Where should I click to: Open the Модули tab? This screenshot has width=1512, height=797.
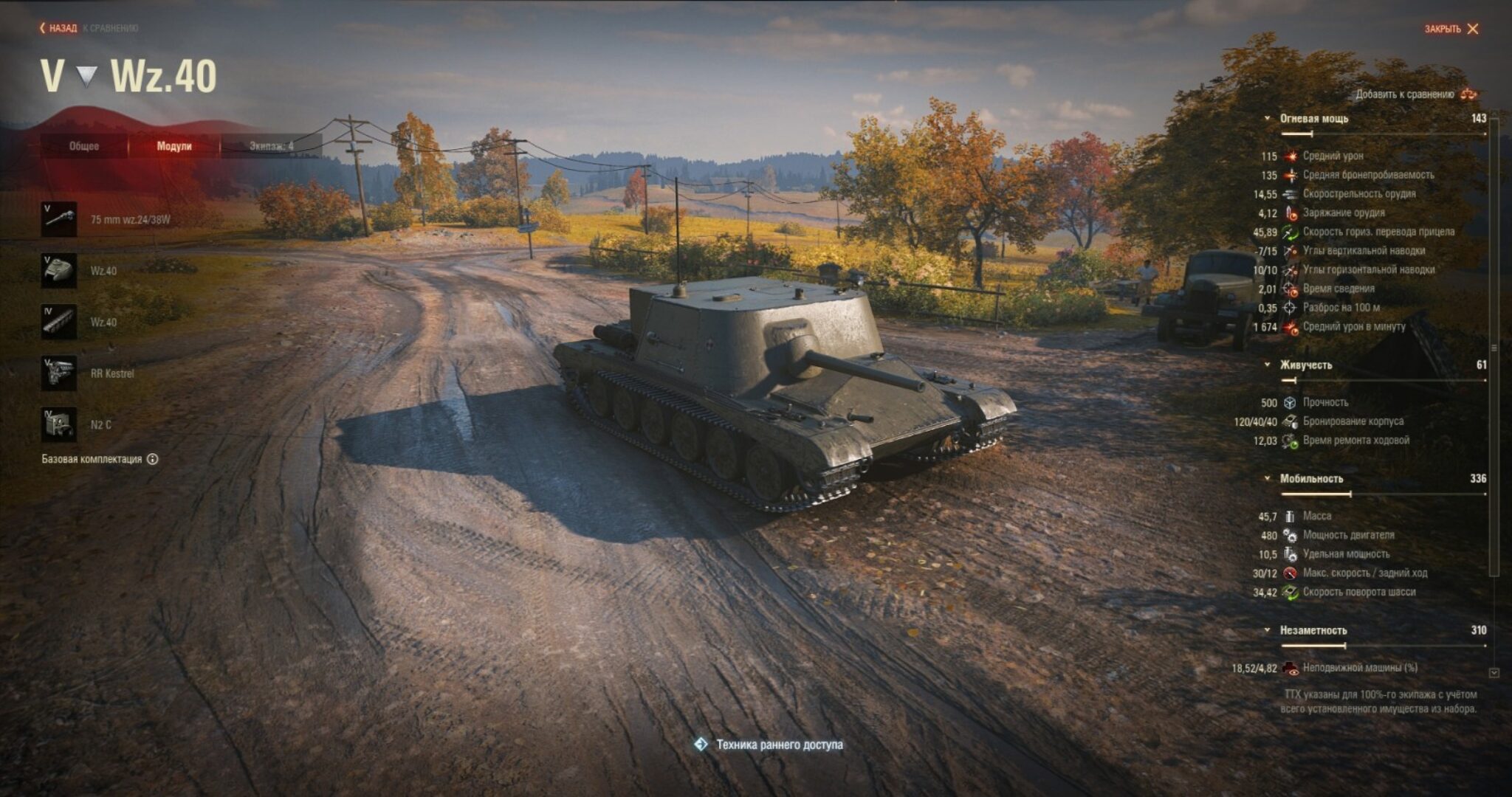[174, 146]
